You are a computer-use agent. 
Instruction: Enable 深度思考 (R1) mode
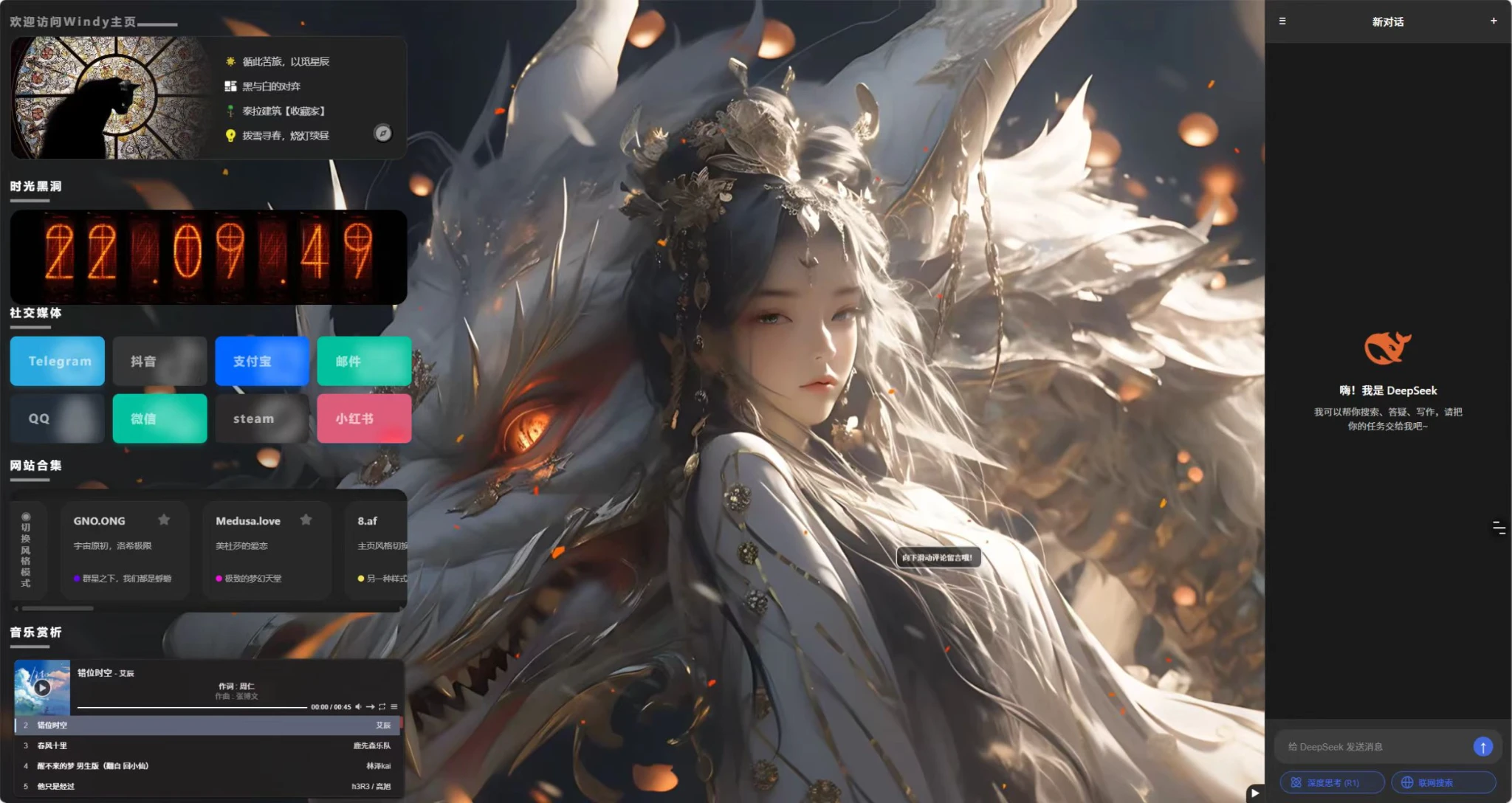pyautogui.click(x=1332, y=782)
